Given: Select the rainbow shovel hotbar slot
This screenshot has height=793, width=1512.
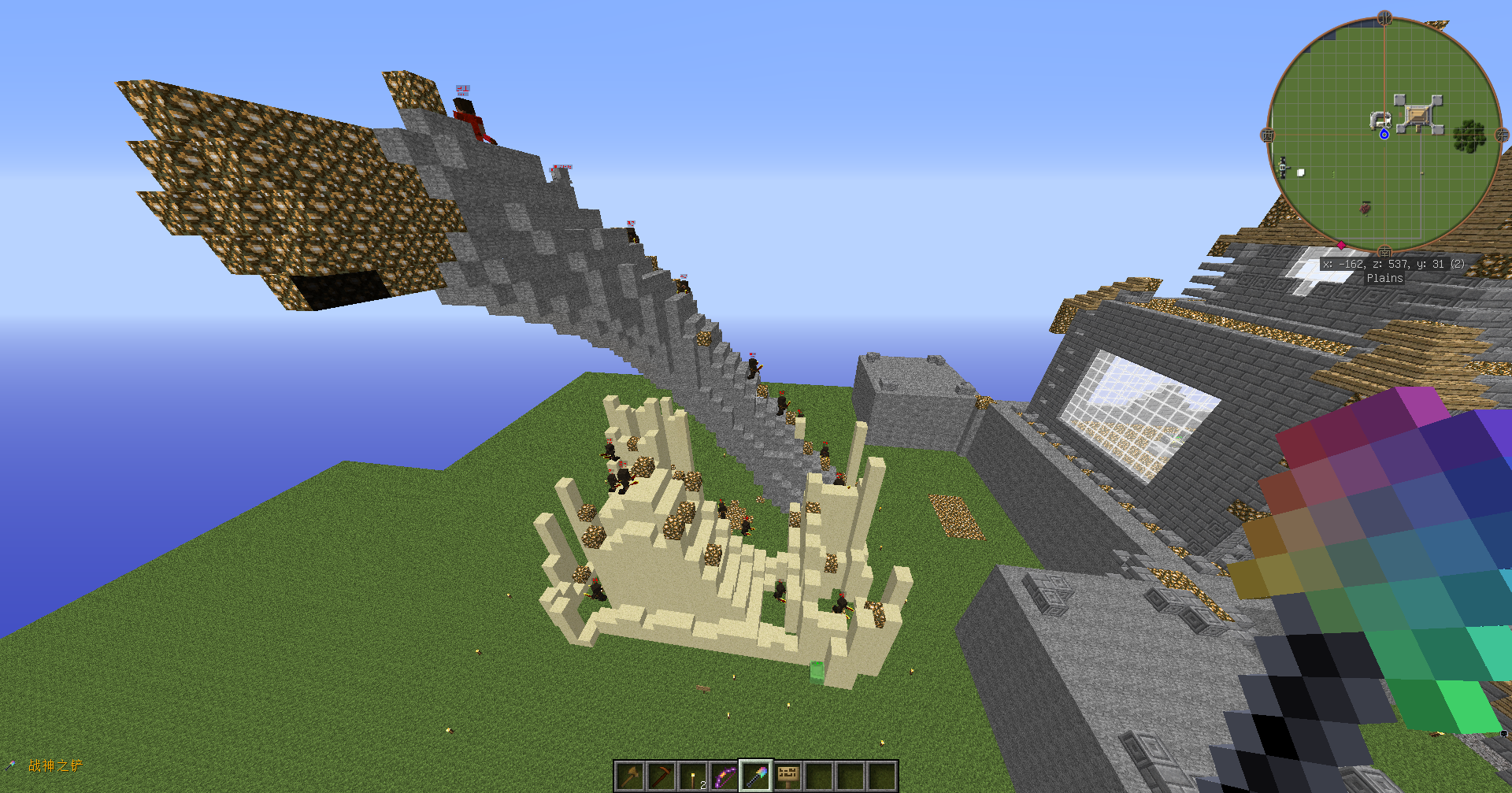Looking at the screenshot, I should point(756,776).
